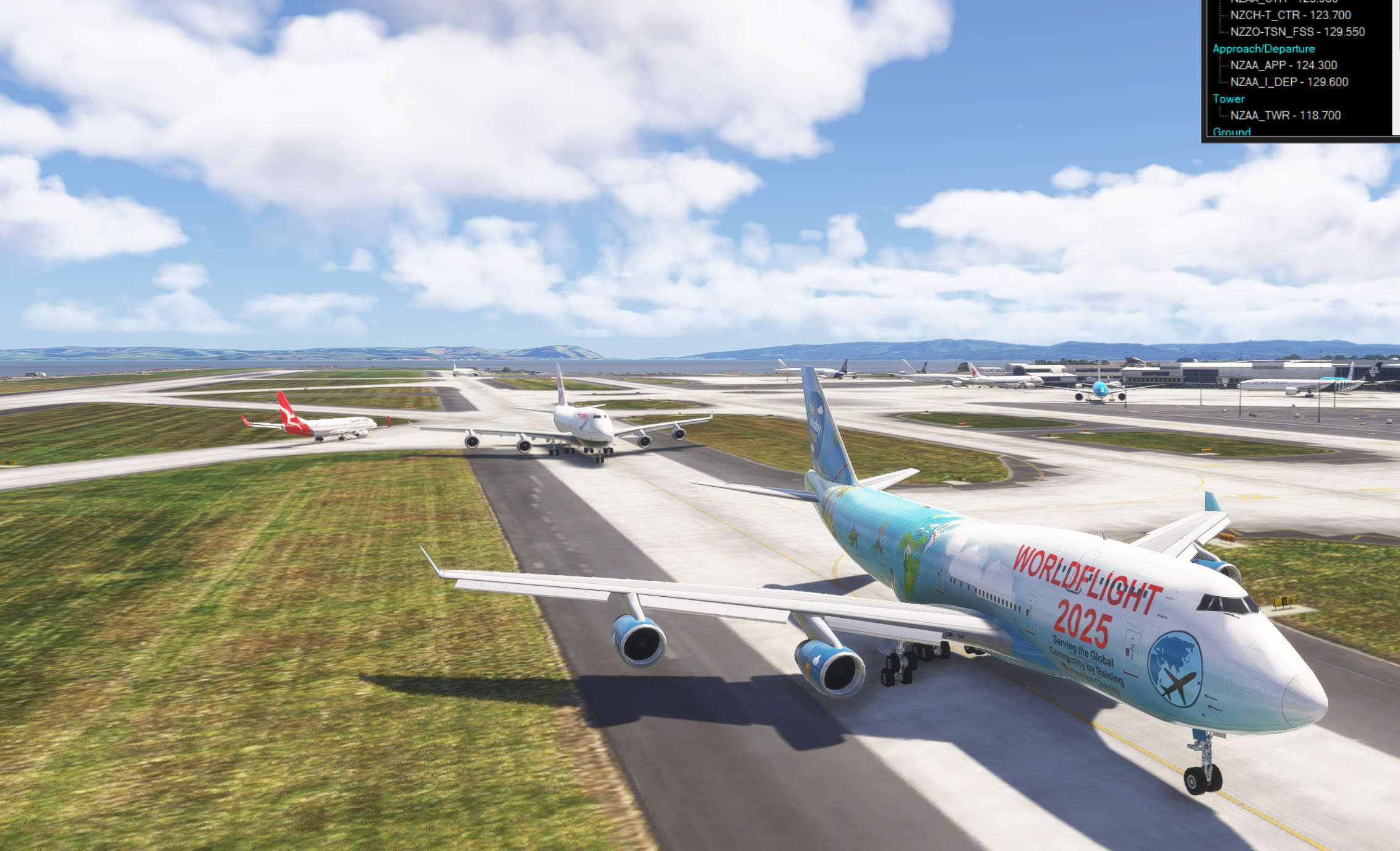This screenshot has width=1400, height=851.
Task: Choose NZZO-TSN_FSS 129.550 in controller list
Action: [x=1297, y=32]
